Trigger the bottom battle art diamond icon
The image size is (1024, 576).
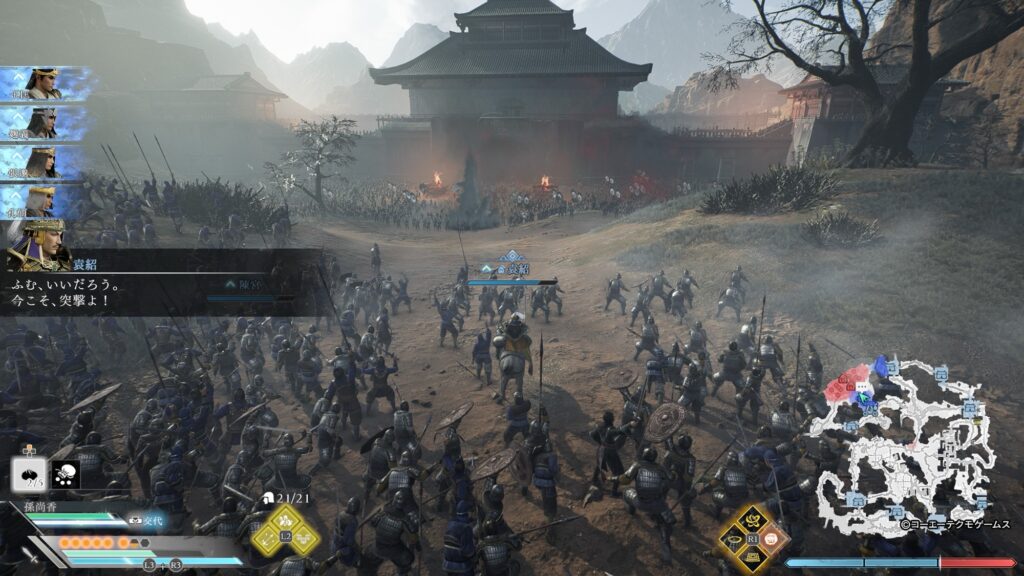point(752,557)
